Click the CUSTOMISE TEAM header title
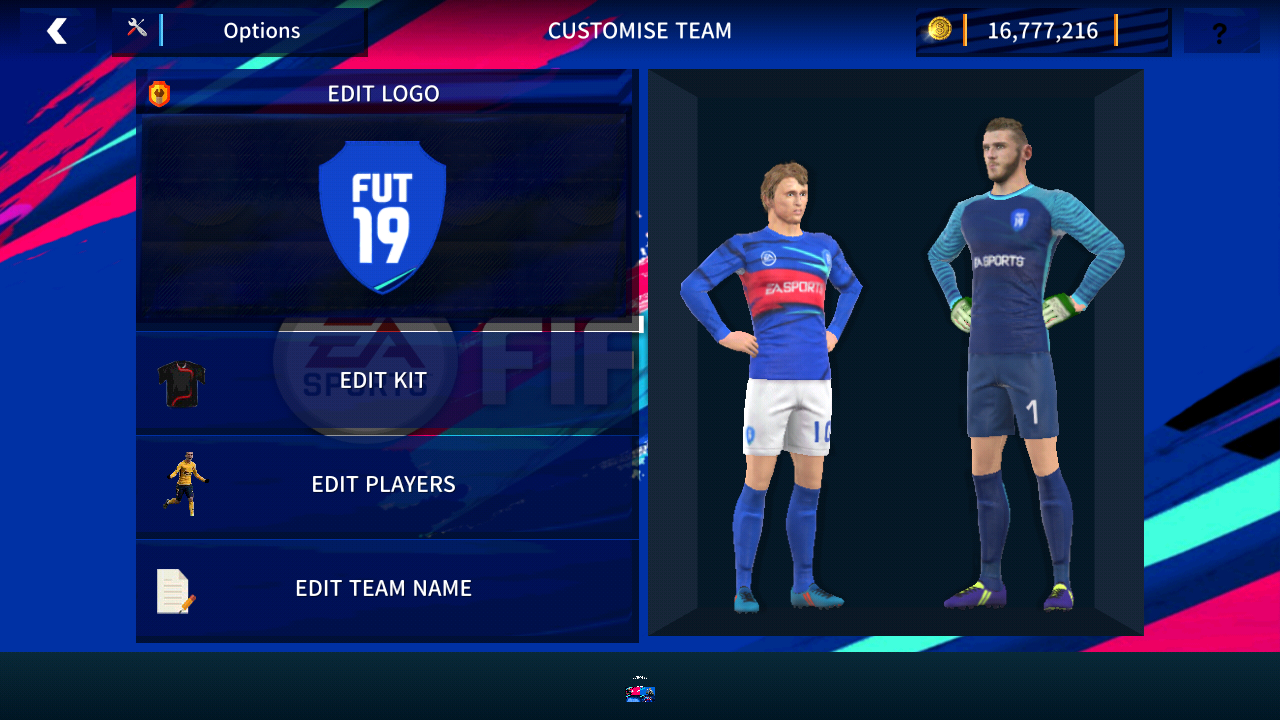This screenshot has height=720, width=1280. 640,30
